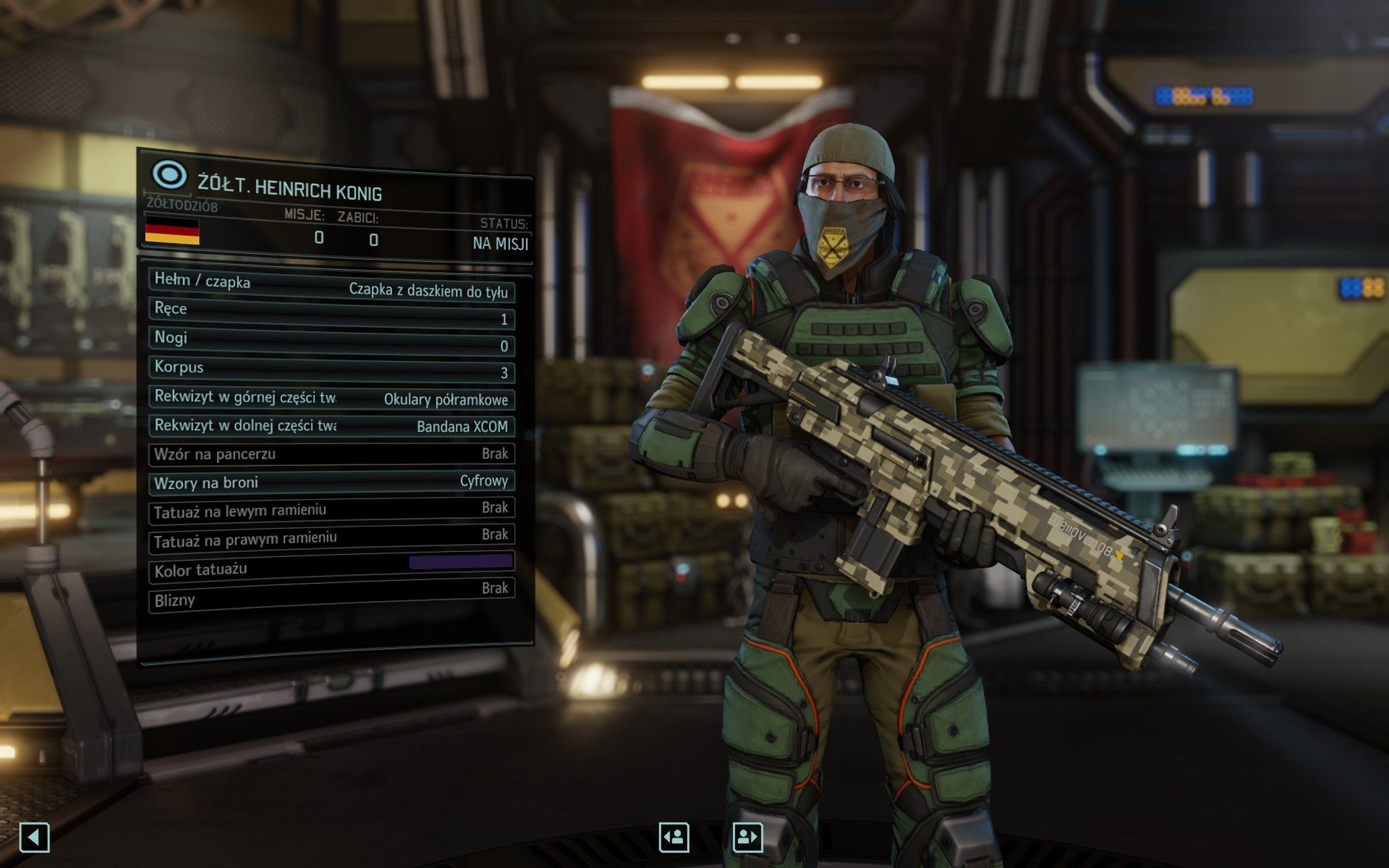Click the German flag icon

pyautogui.click(x=172, y=233)
